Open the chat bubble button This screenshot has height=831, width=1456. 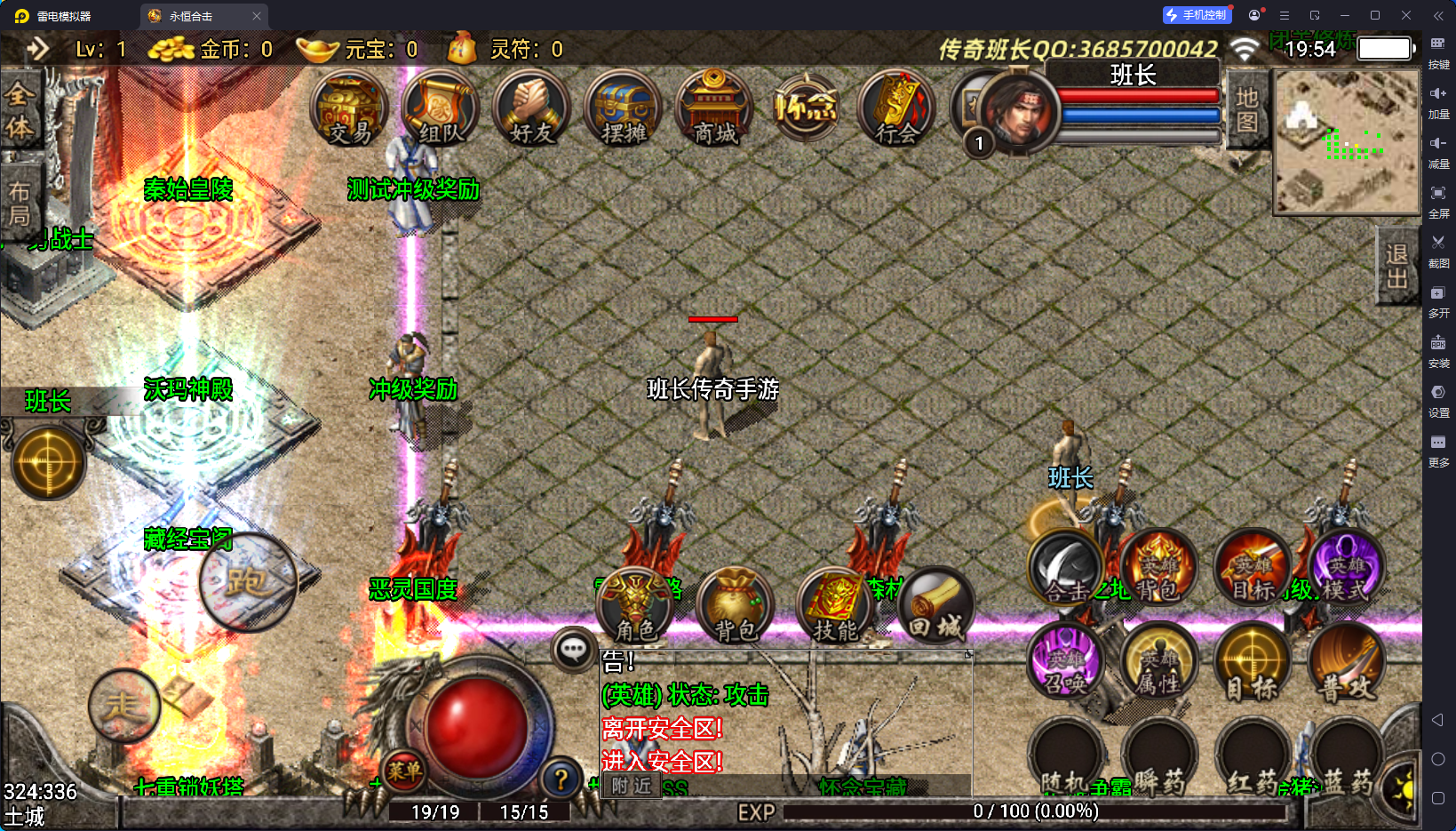(573, 650)
